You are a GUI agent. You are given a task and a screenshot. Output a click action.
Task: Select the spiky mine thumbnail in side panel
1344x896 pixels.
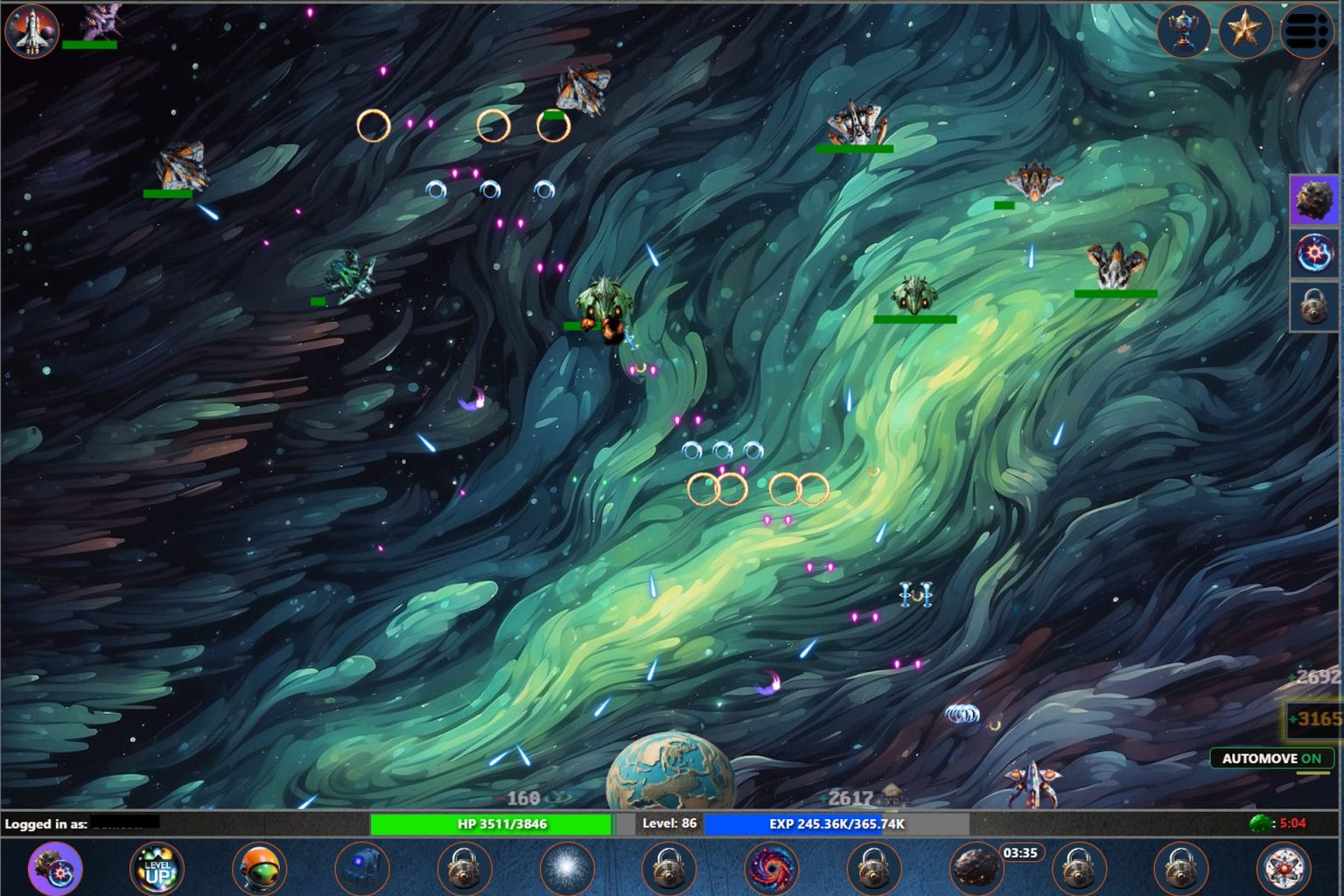click(1313, 200)
